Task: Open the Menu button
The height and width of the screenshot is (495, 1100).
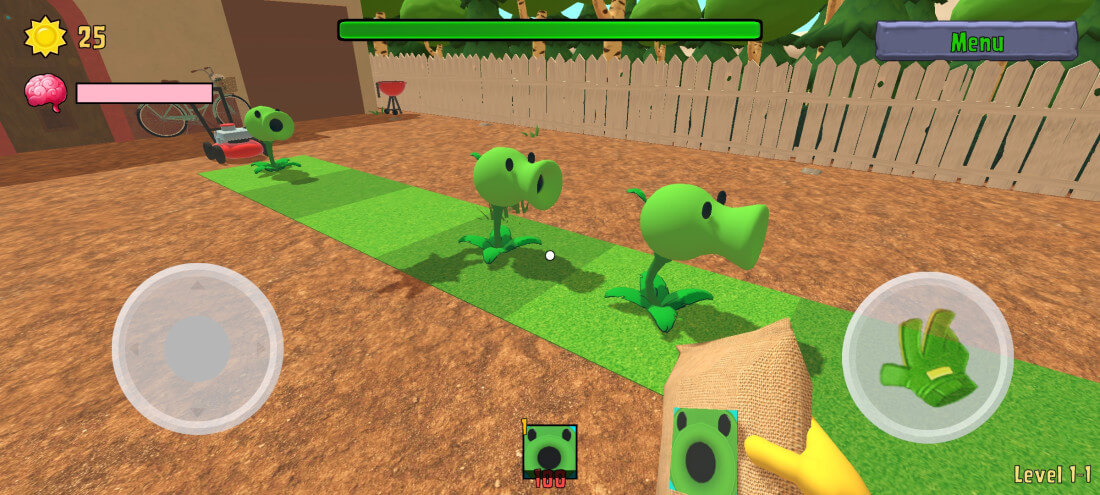Action: pyautogui.click(x=976, y=42)
